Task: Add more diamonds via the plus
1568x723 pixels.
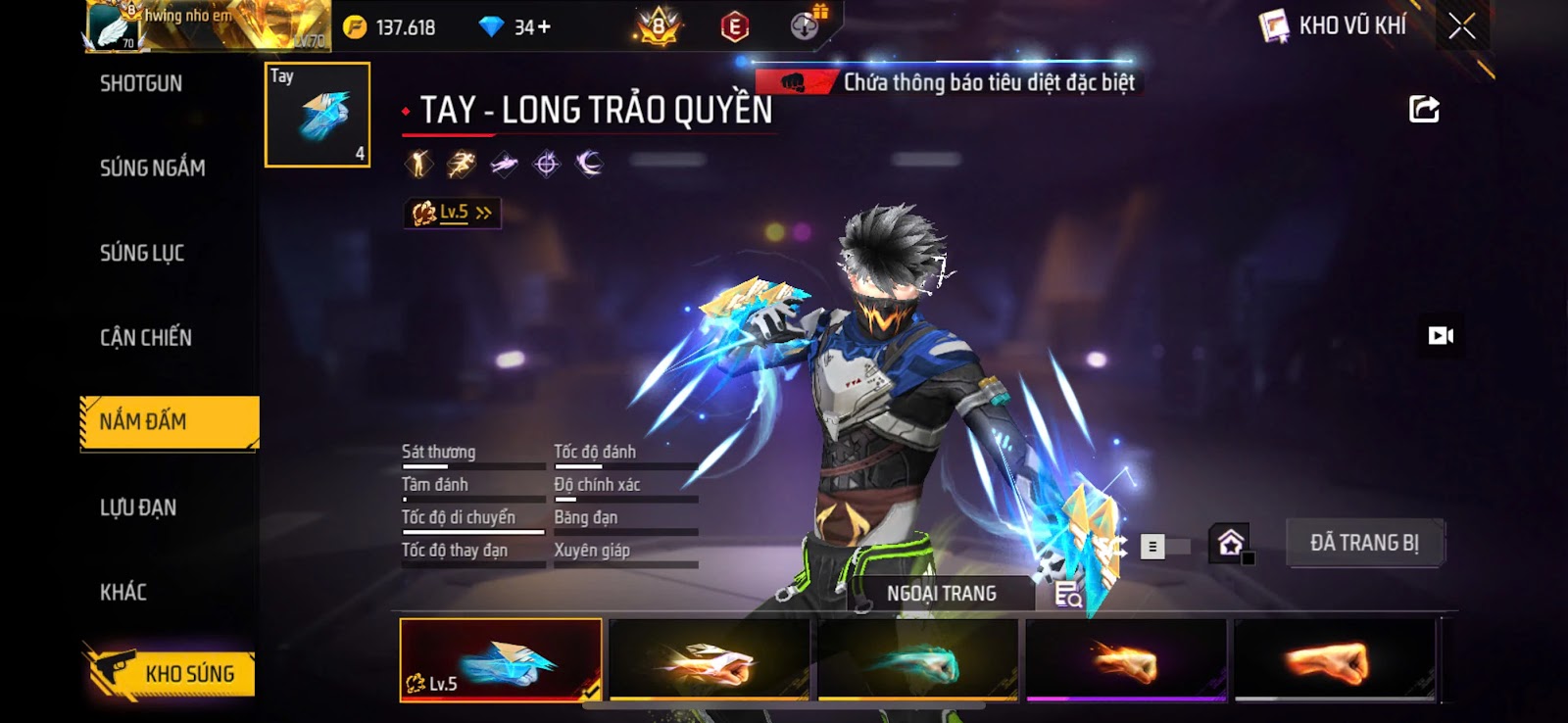Action: [x=544, y=27]
